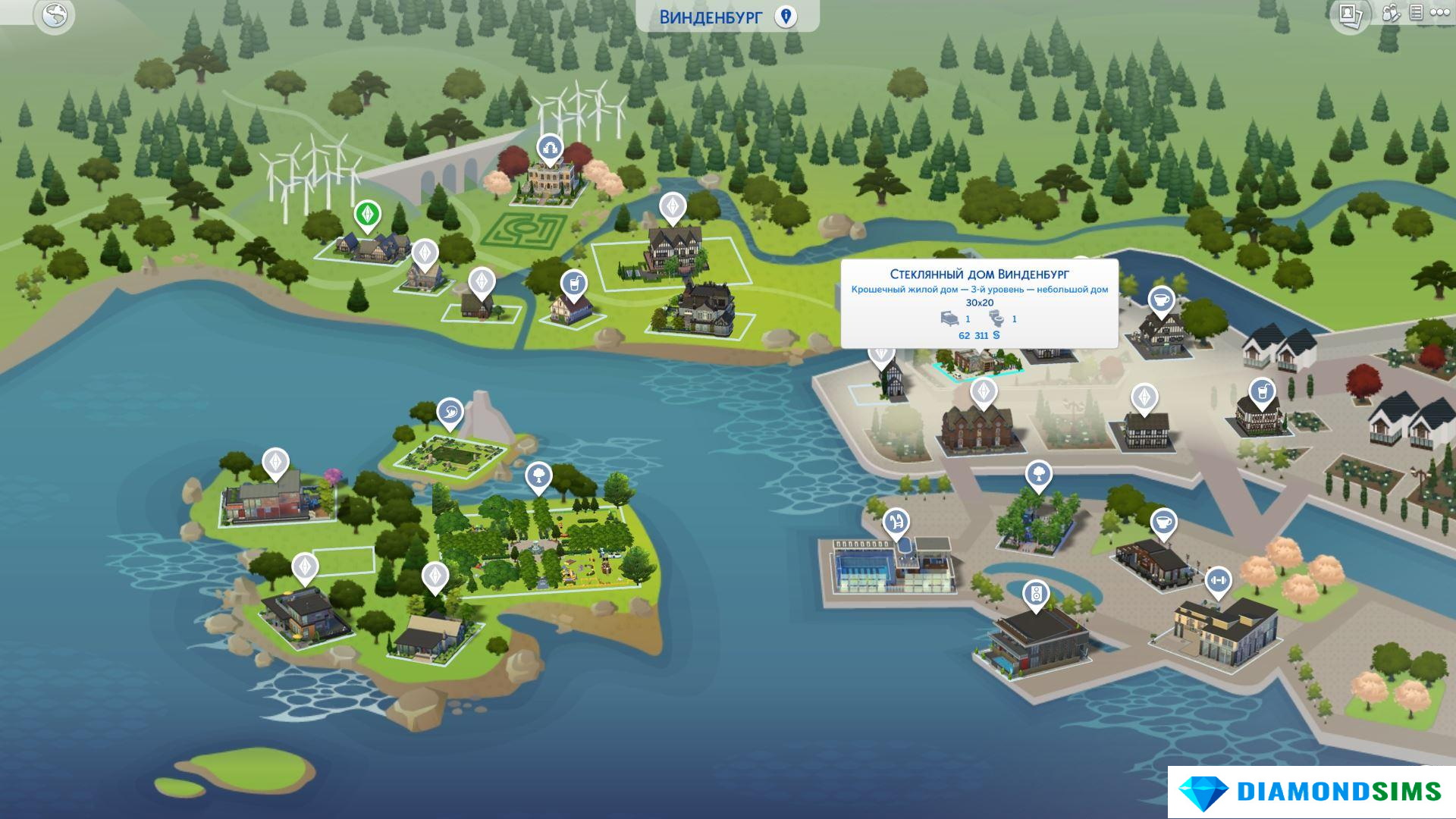Choose the tree park marker on the island

[x=538, y=476]
